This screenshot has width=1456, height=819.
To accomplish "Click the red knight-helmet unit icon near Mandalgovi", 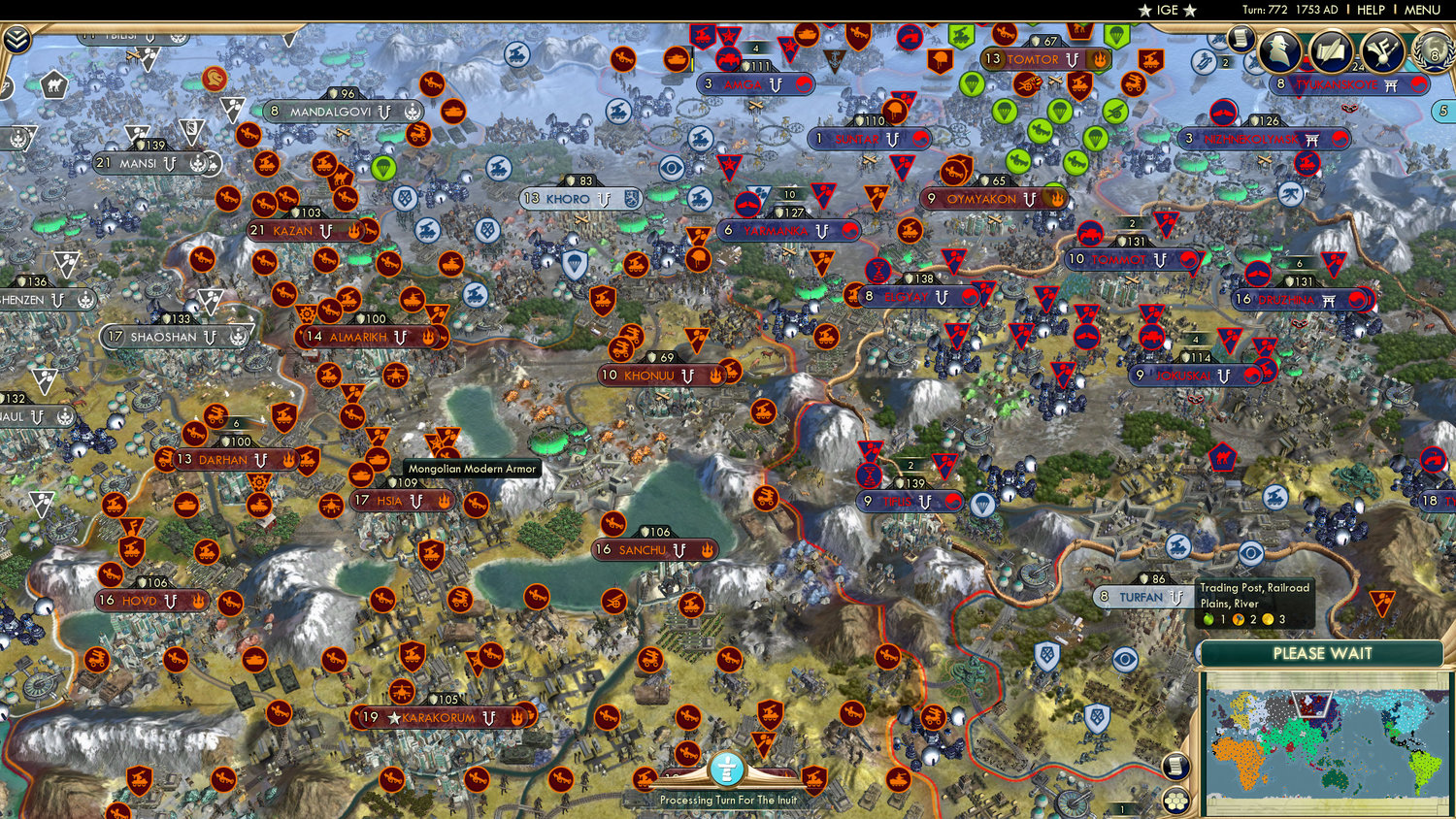I will (215, 79).
